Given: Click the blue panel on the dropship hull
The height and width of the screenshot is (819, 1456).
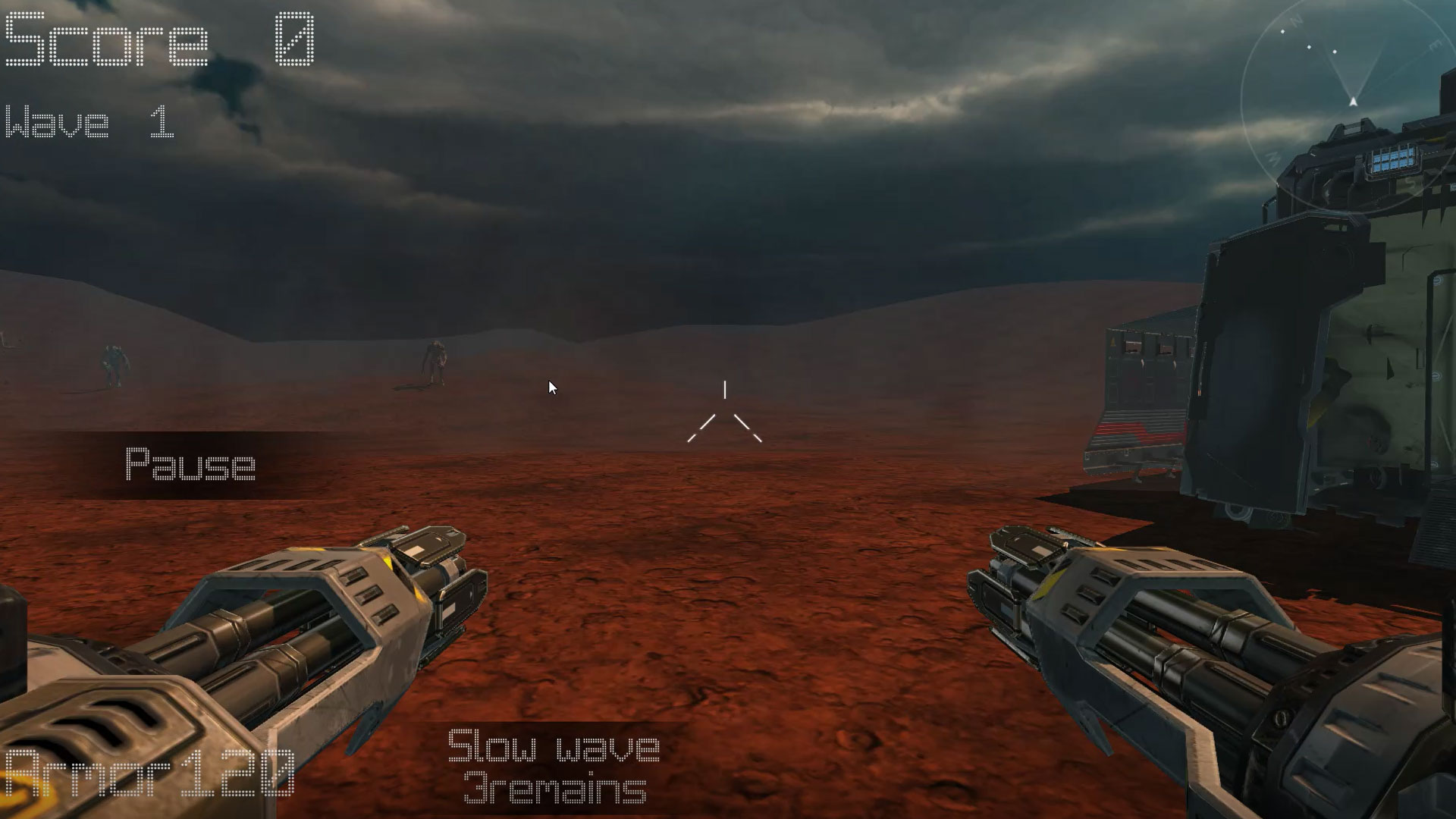Looking at the screenshot, I should coord(1394,160).
